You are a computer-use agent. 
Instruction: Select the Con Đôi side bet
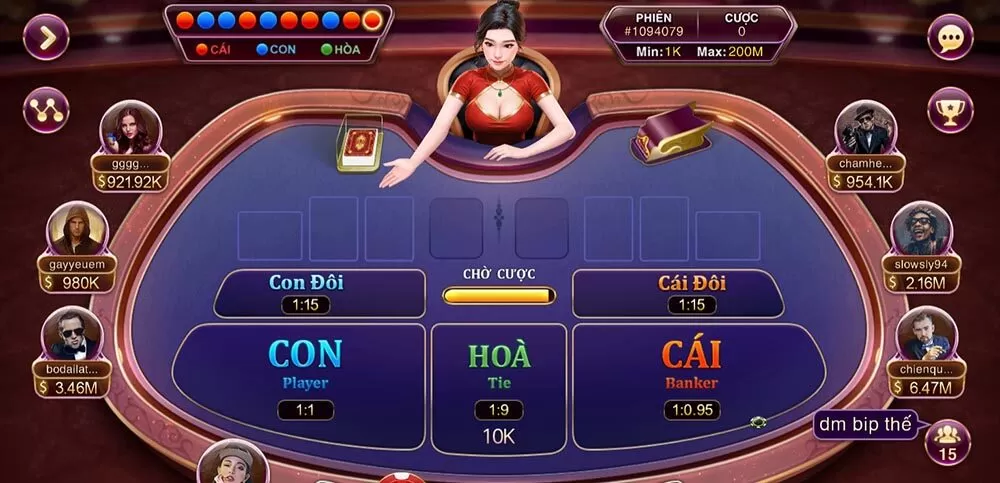(x=305, y=292)
